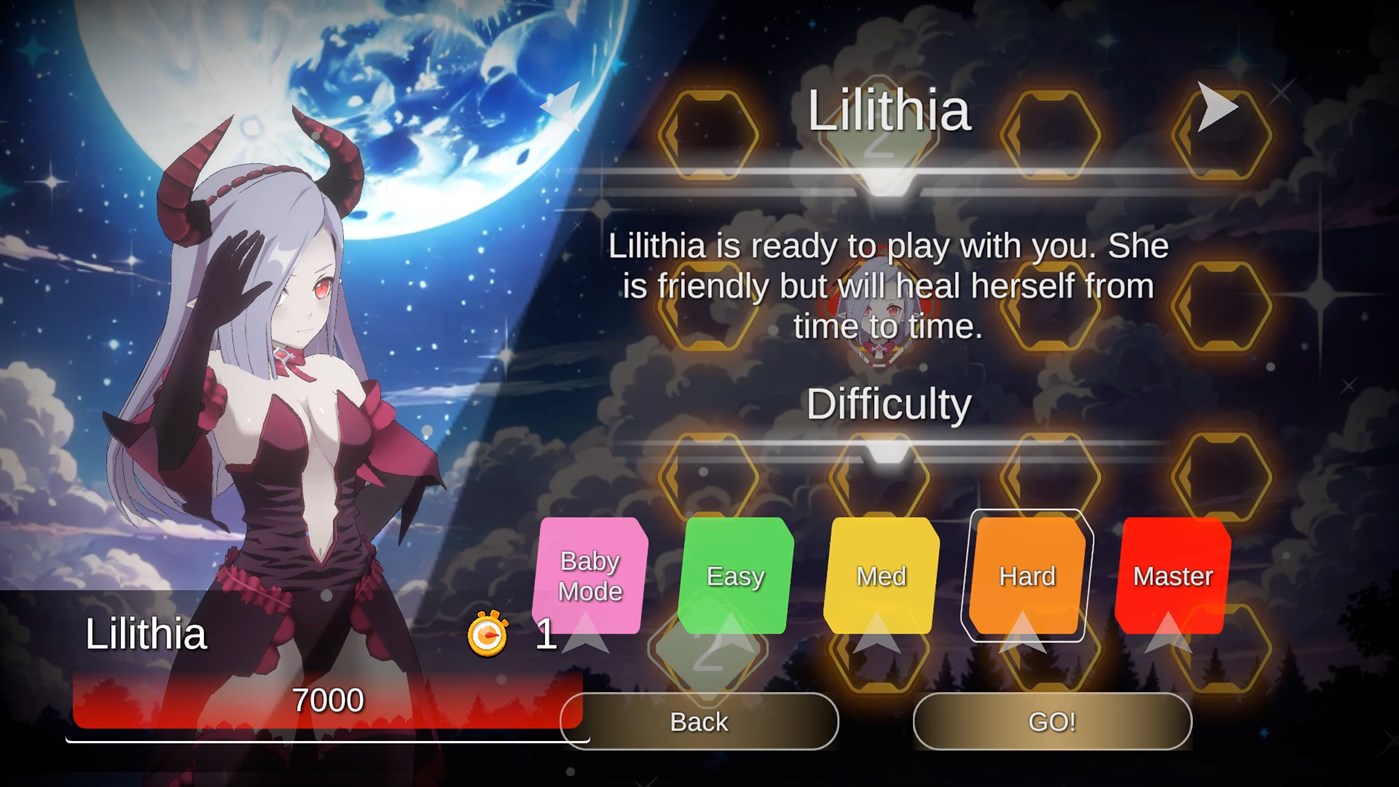This screenshot has height=787, width=1399.
Task: Switch to the Med difficulty card
Action: (880, 577)
